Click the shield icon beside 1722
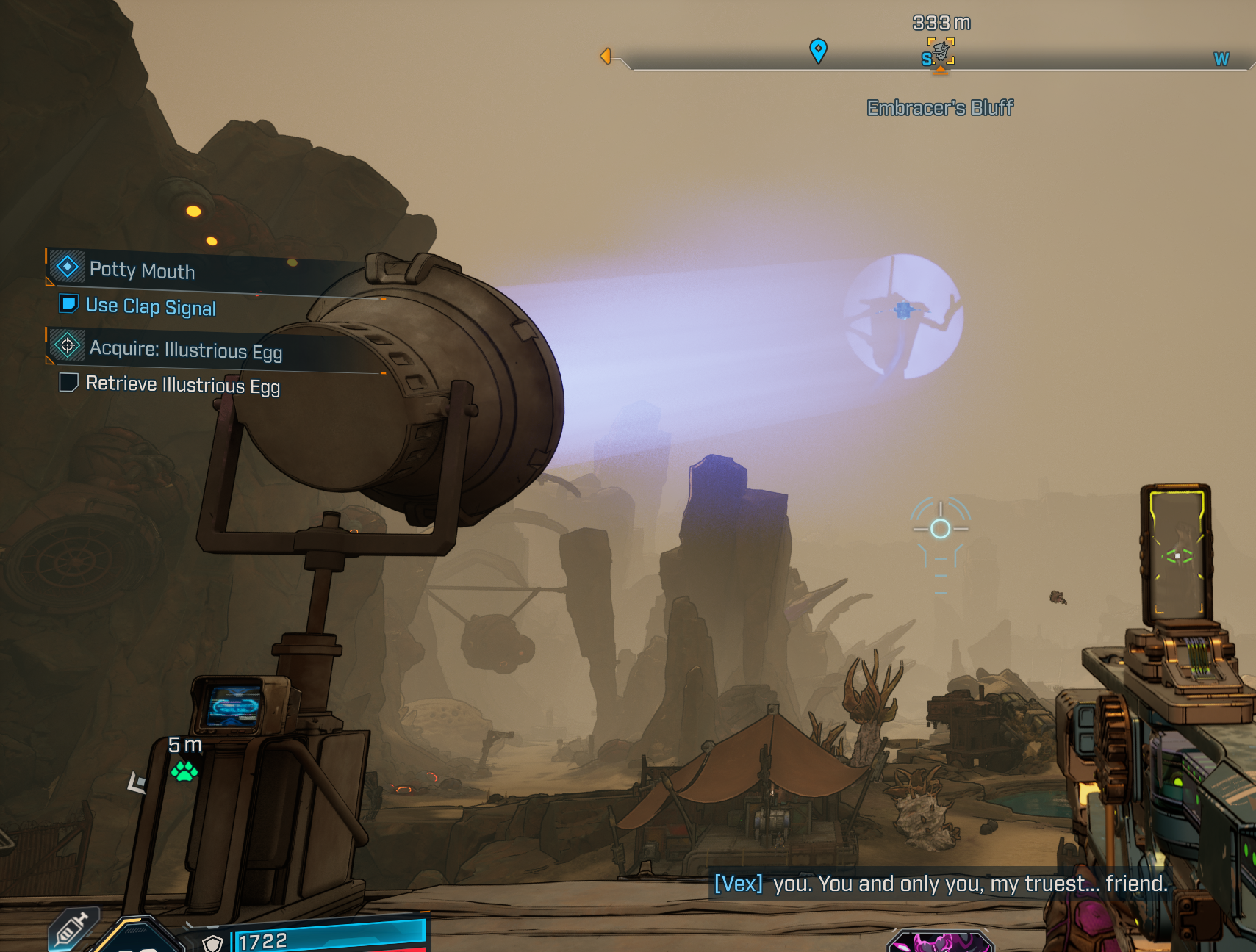 tap(213, 942)
